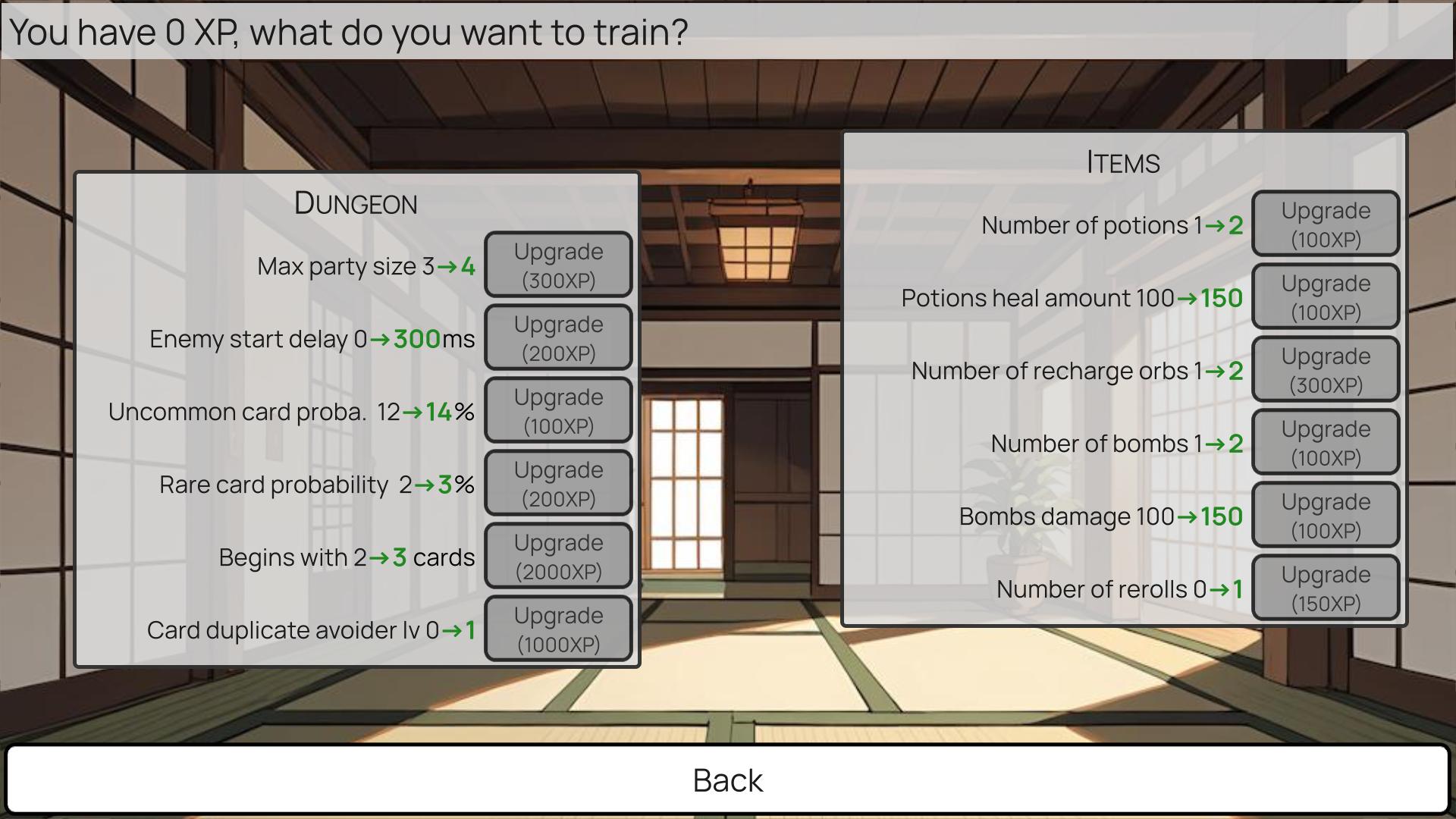Upgrade Number of bombs for 100XP
Screen dimensions: 1456x819
click(1326, 442)
